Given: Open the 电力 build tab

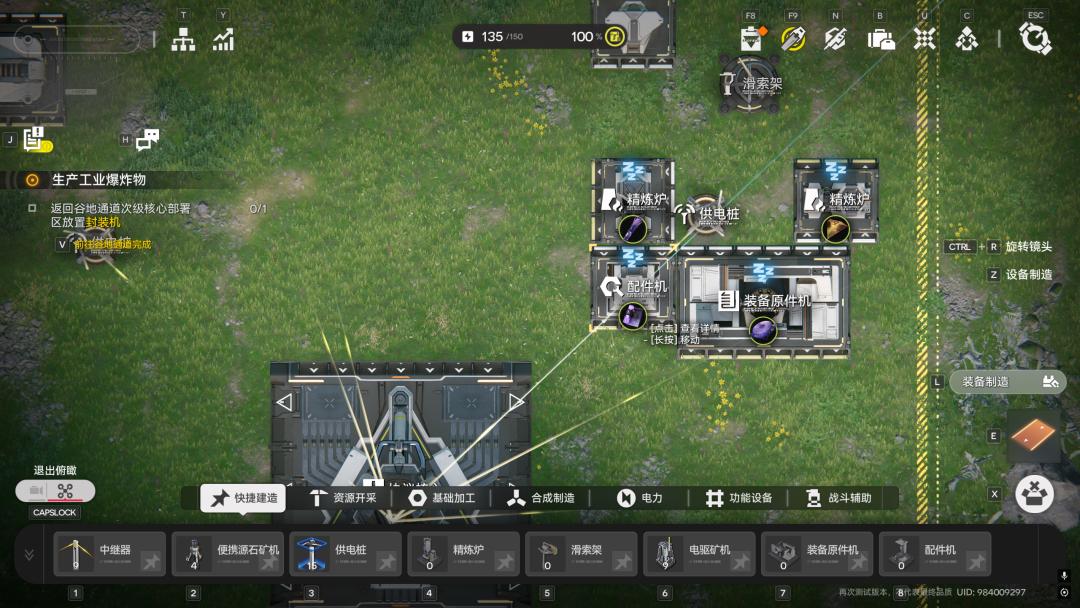Looking at the screenshot, I should click(640, 498).
